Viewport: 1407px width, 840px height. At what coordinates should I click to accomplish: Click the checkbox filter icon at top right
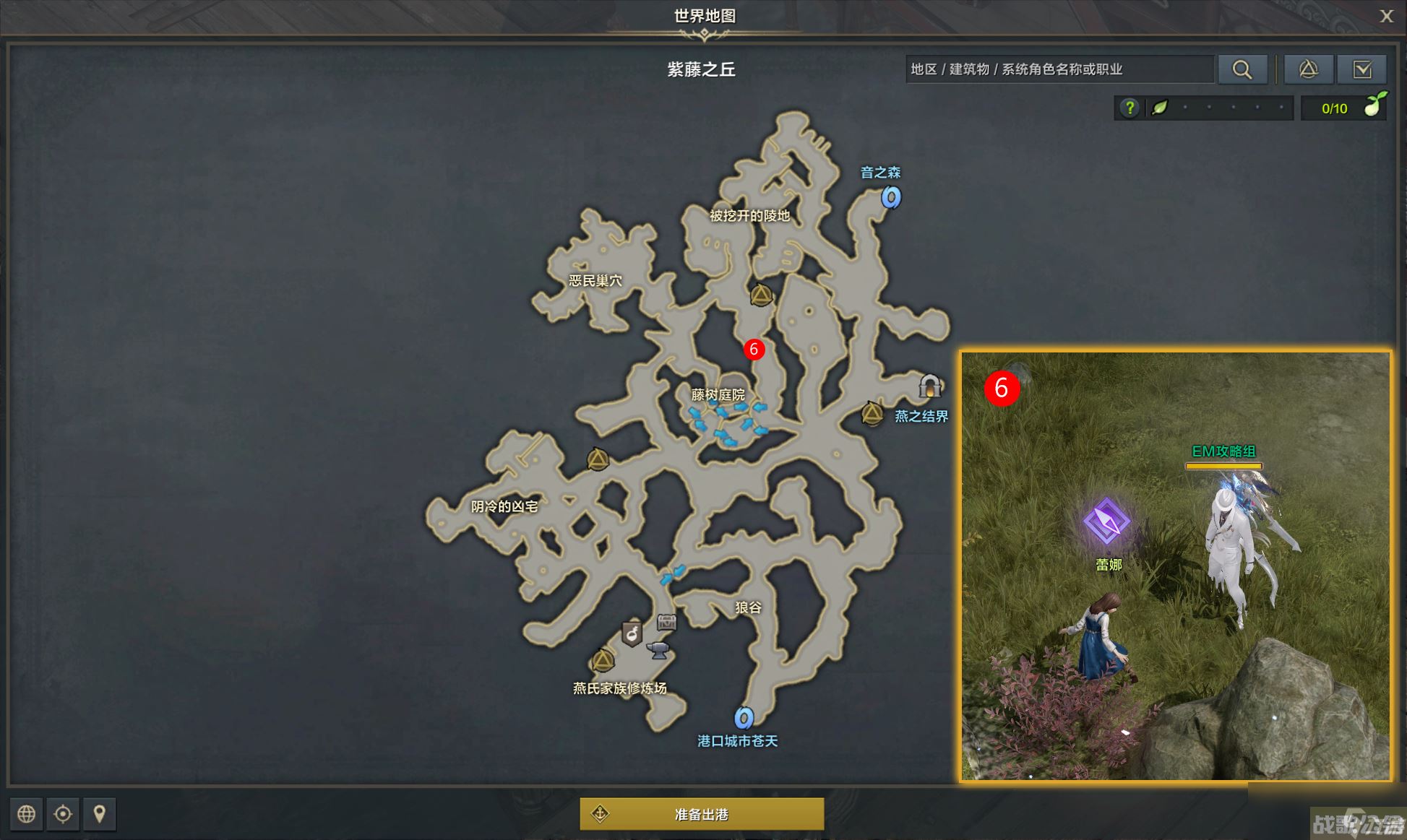pos(1363,69)
